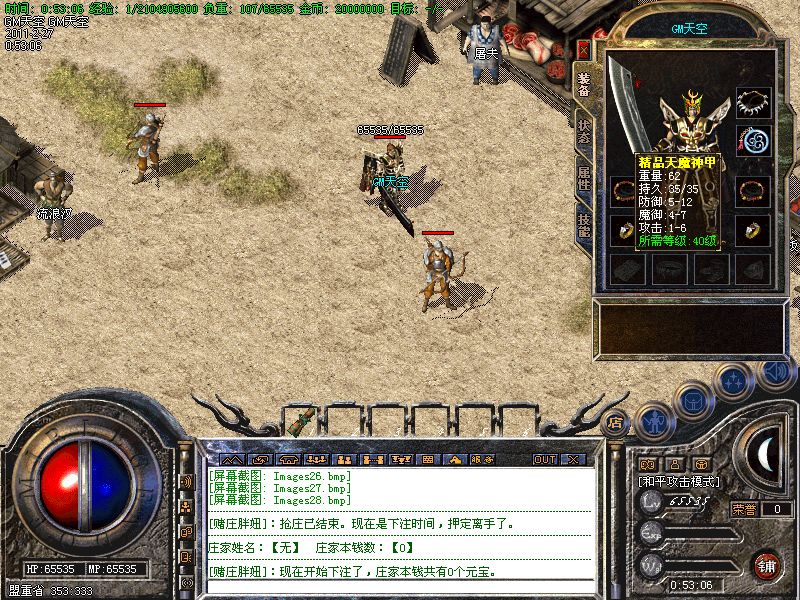Image resolution: width=800 pixels, height=600 pixels.
Task: Click the 服务 button in chat toolbar
Action: coord(480,460)
